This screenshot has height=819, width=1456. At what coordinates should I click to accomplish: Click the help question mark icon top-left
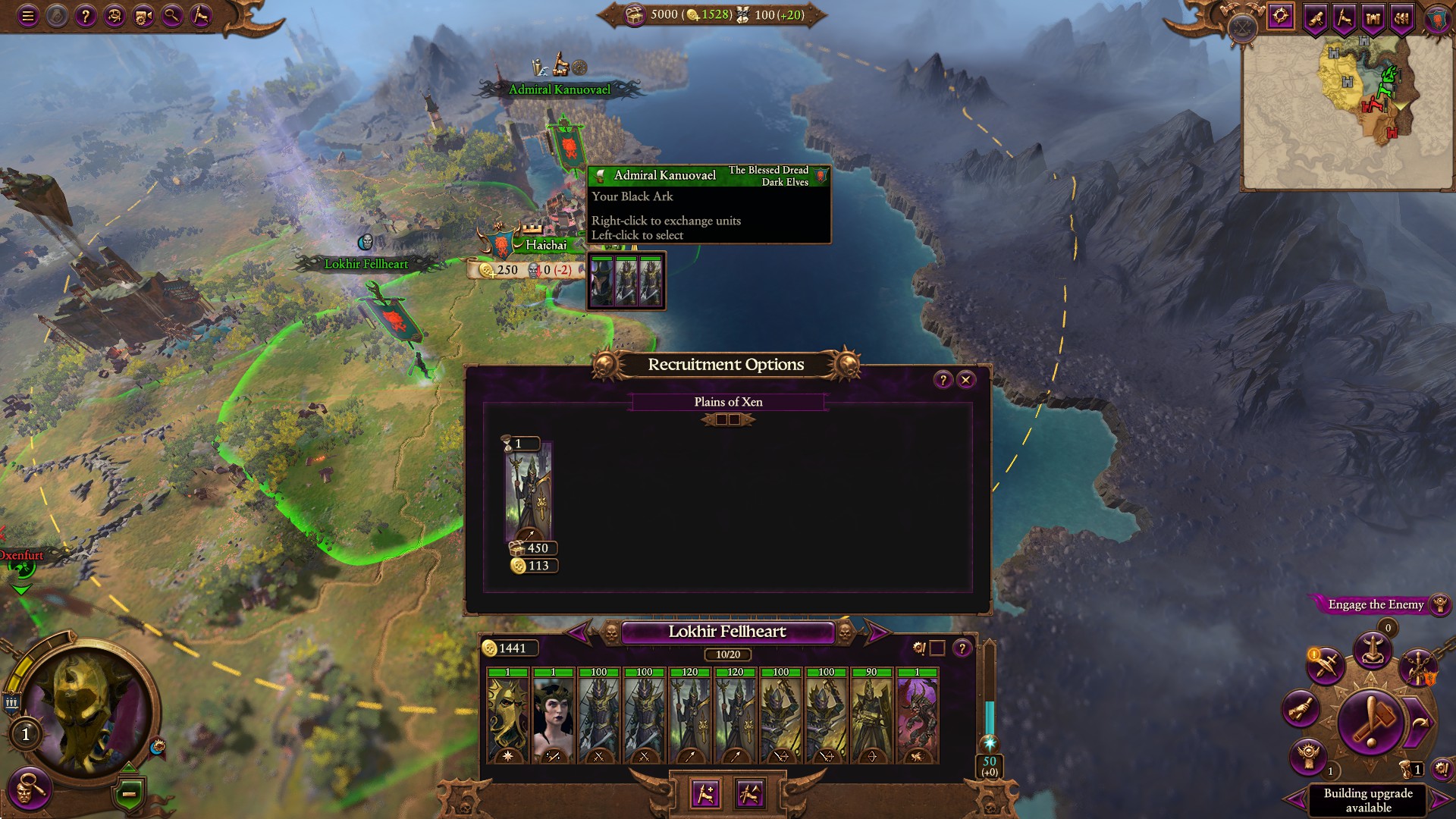coord(86,17)
